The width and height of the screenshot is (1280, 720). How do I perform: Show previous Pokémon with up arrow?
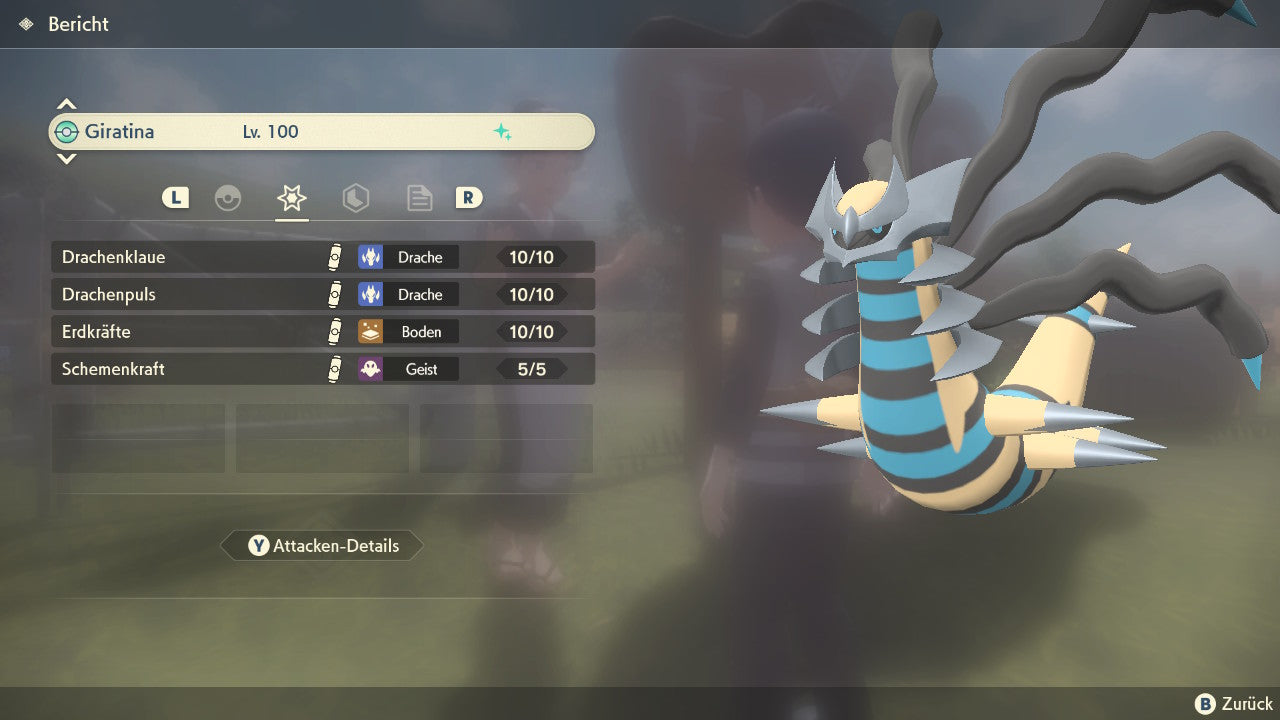pos(66,104)
